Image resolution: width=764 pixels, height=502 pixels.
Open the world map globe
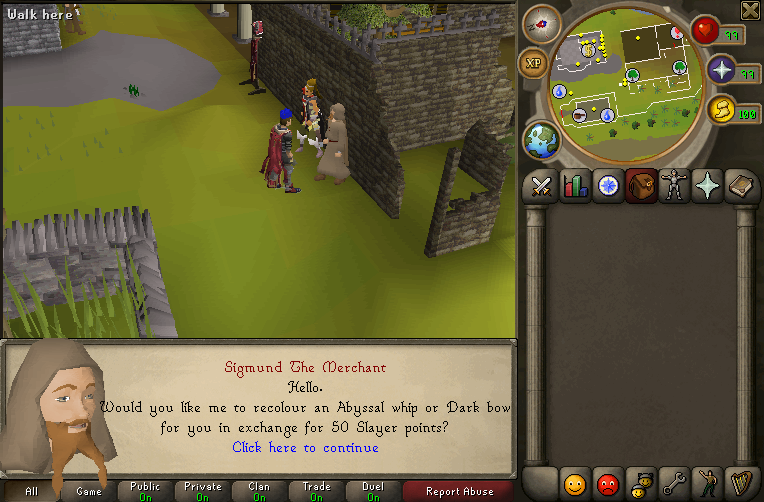click(x=541, y=139)
